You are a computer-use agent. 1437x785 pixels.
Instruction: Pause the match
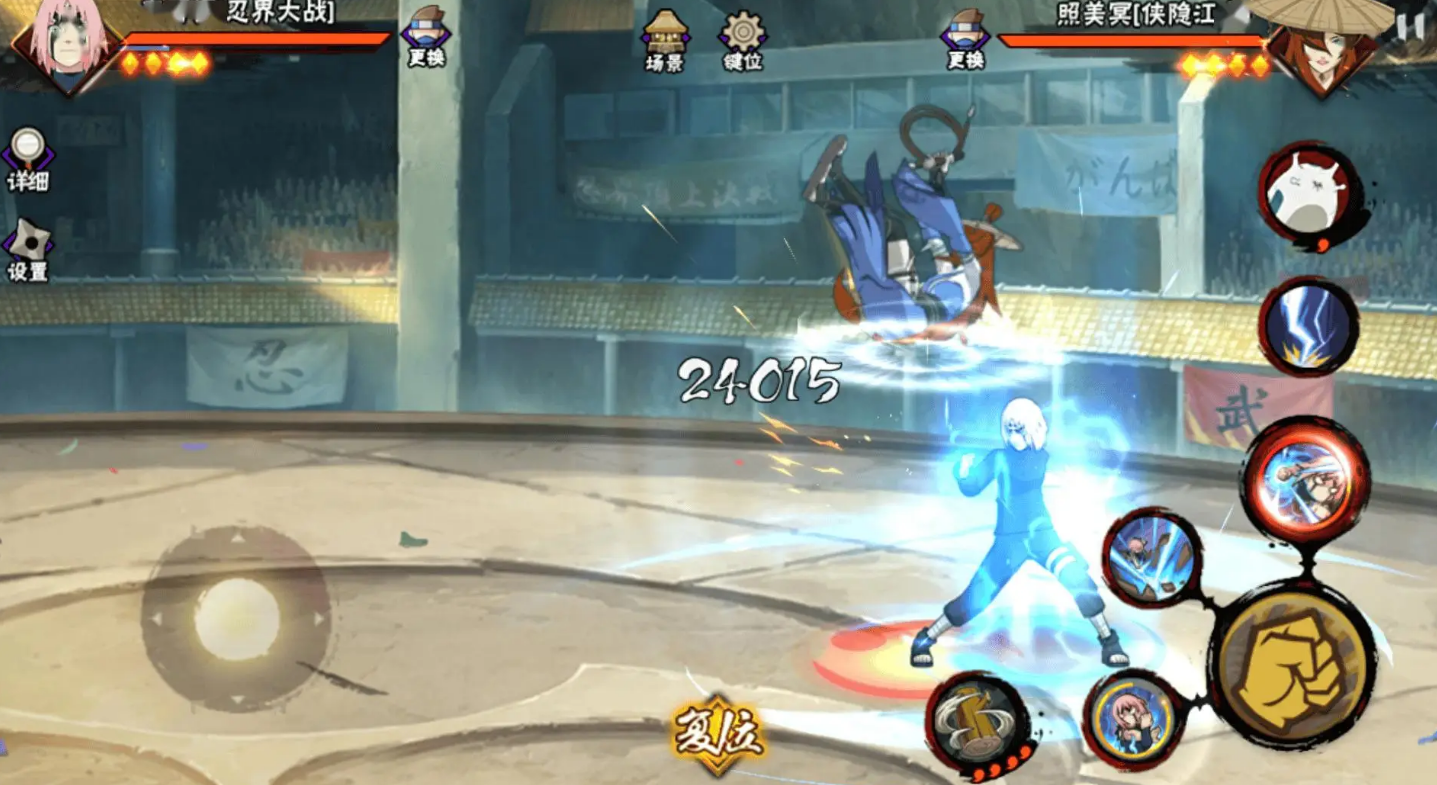click(1411, 27)
